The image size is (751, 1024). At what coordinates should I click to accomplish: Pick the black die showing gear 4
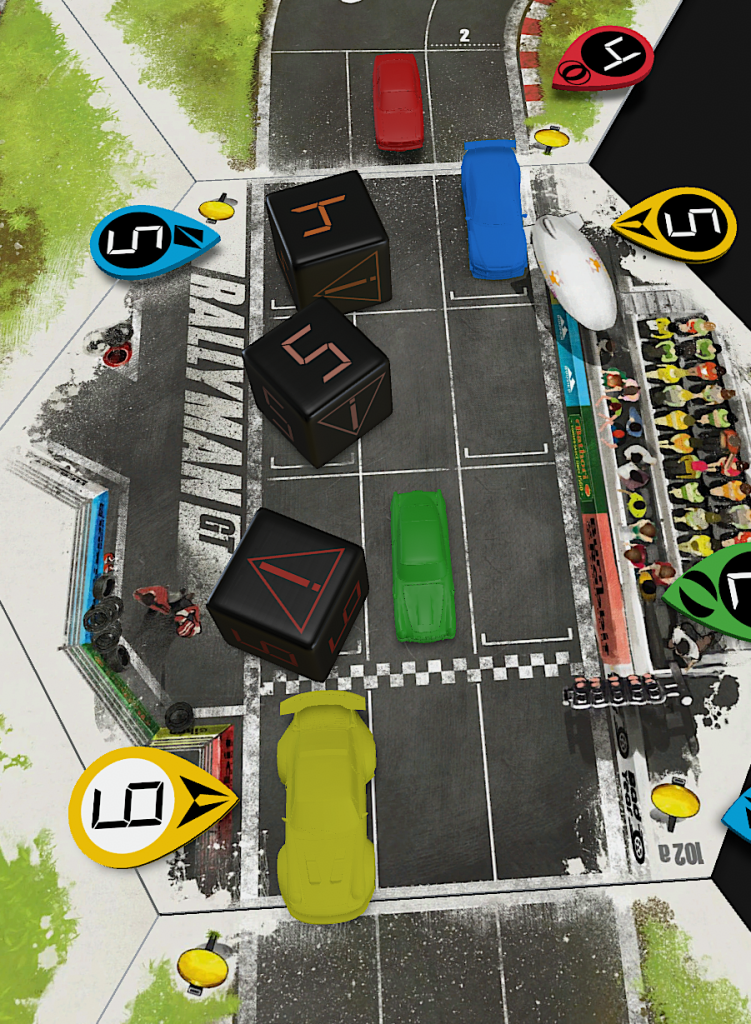pyautogui.click(x=328, y=240)
